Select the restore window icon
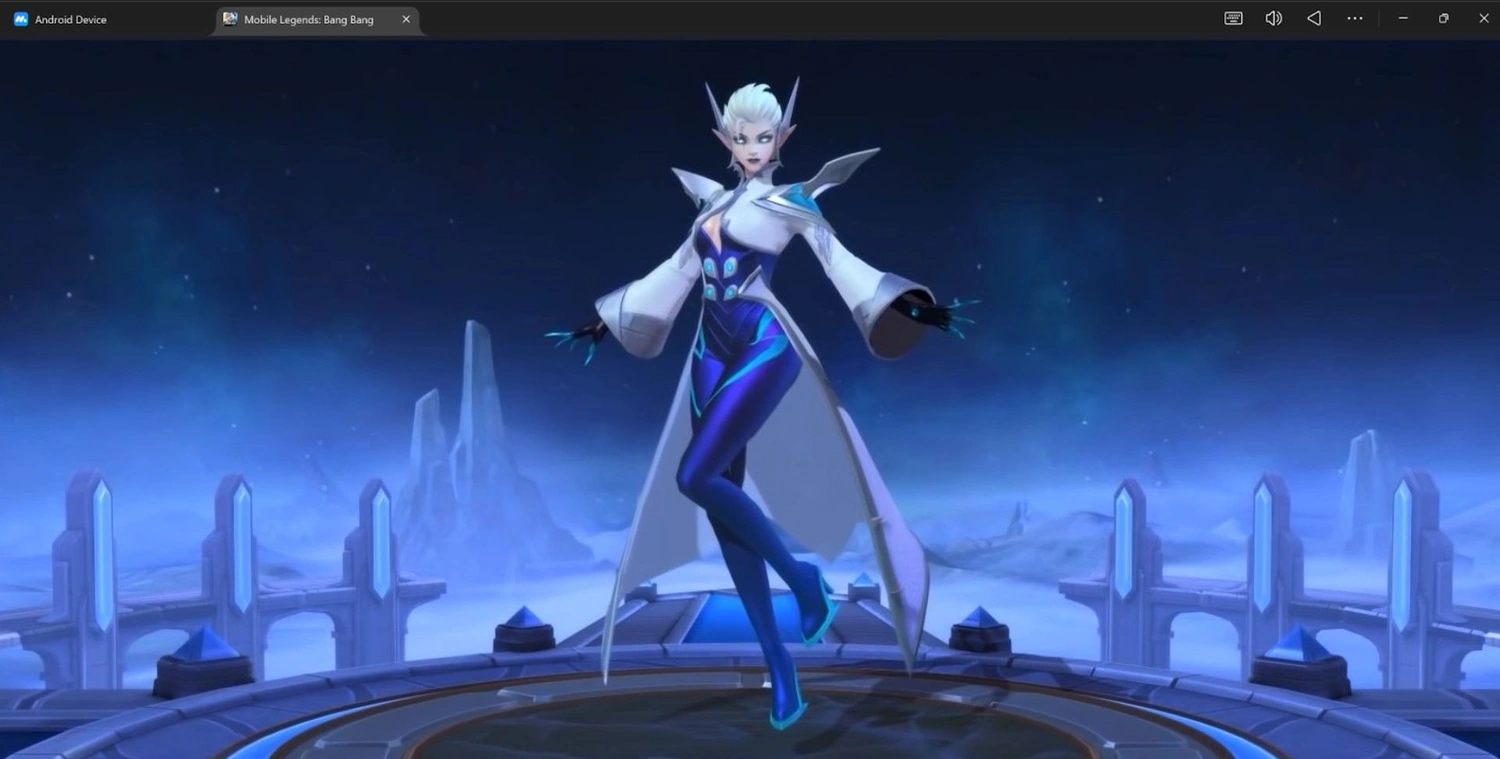Image resolution: width=1500 pixels, height=759 pixels. click(x=1443, y=18)
